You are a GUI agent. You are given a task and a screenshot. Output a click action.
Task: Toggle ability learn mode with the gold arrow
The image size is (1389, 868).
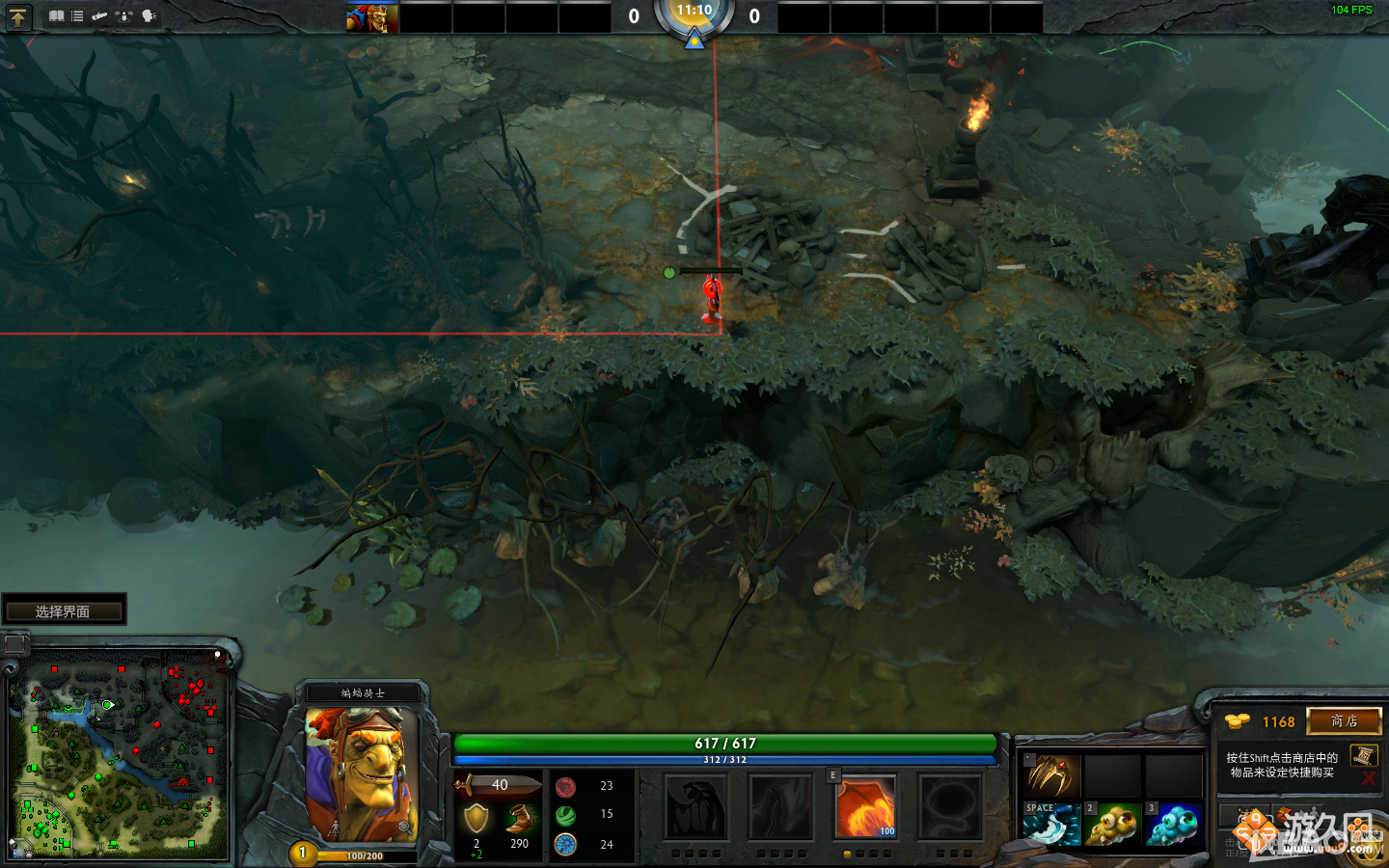pyautogui.click(x=18, y=16)
